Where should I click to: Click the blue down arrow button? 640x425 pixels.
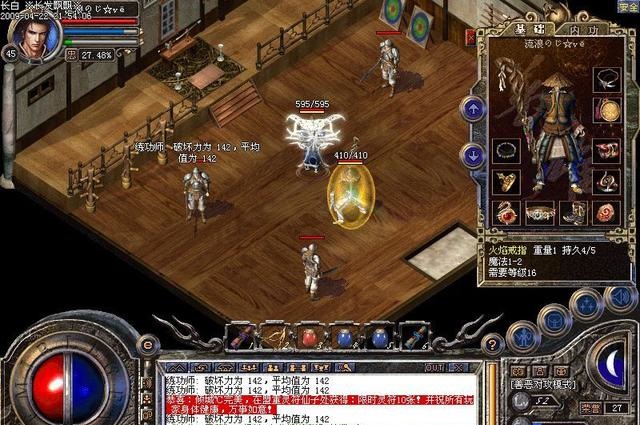[x=472, y=154]
